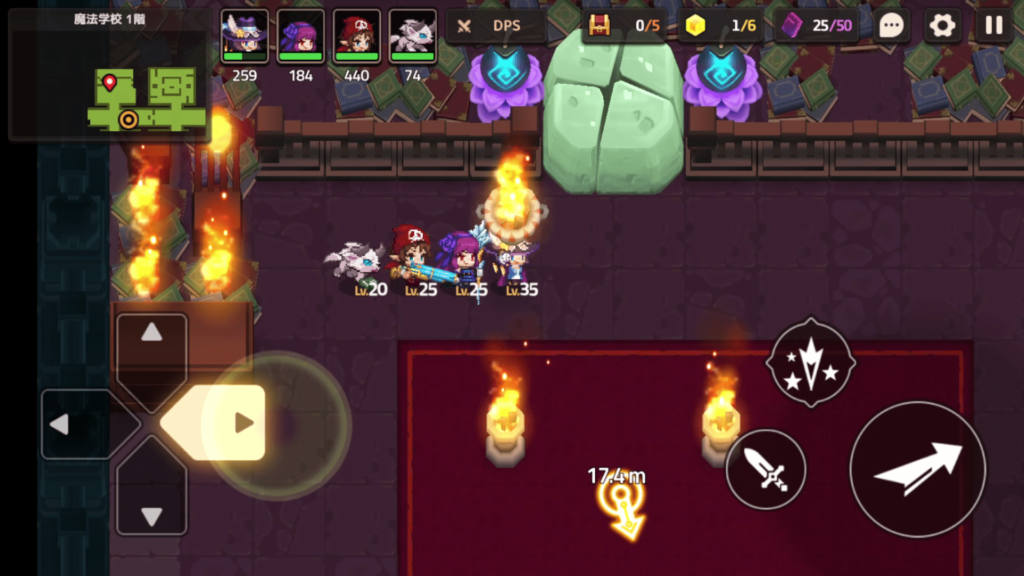Pause the game
This screenshot has width=1024, height=576.
[993, 26]
